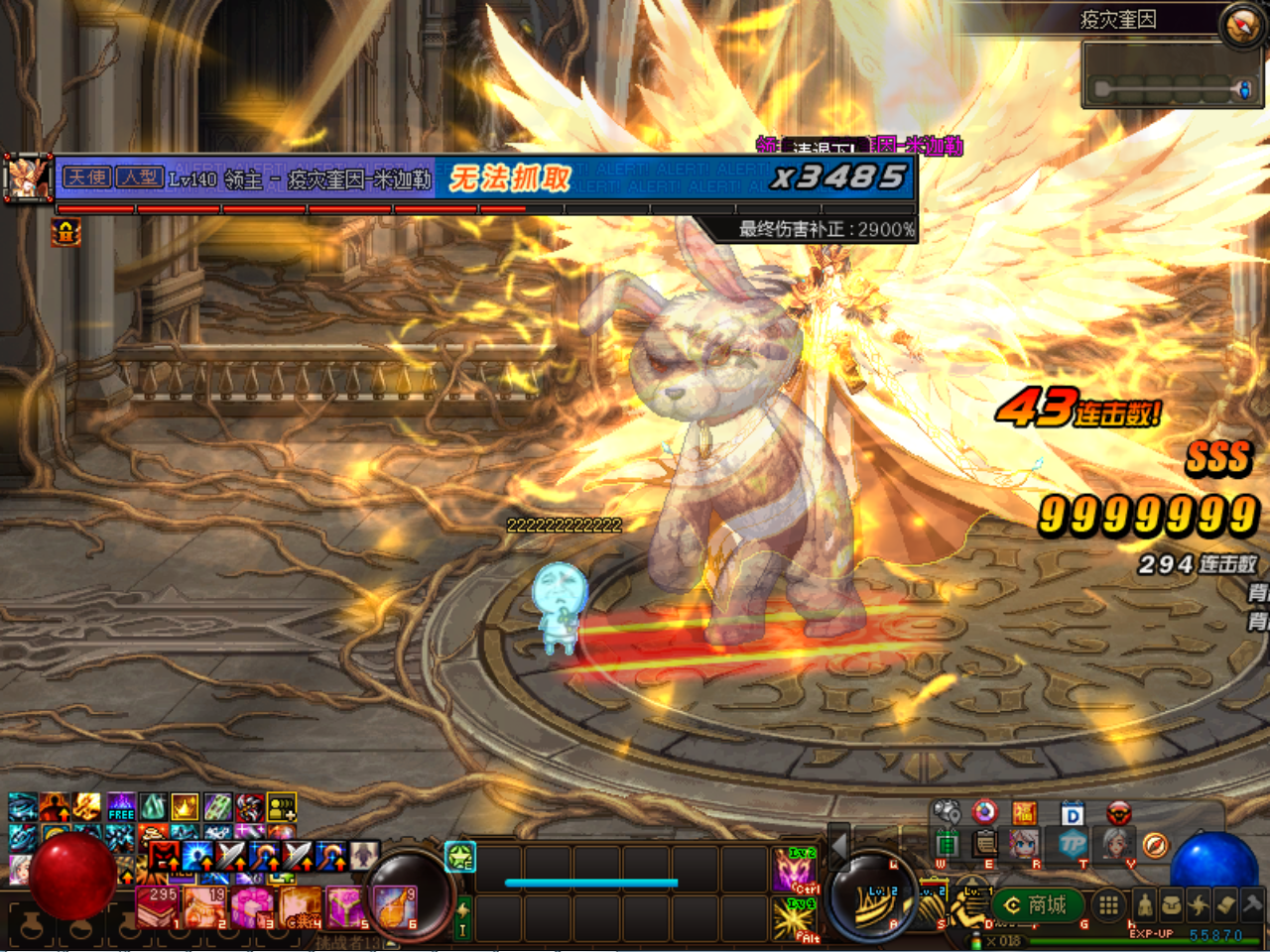This screenshot has height=952, width=1270.
Task: Click the left arrow beside the skill bar
Action: pyautogui.click(x=838, y=846)
